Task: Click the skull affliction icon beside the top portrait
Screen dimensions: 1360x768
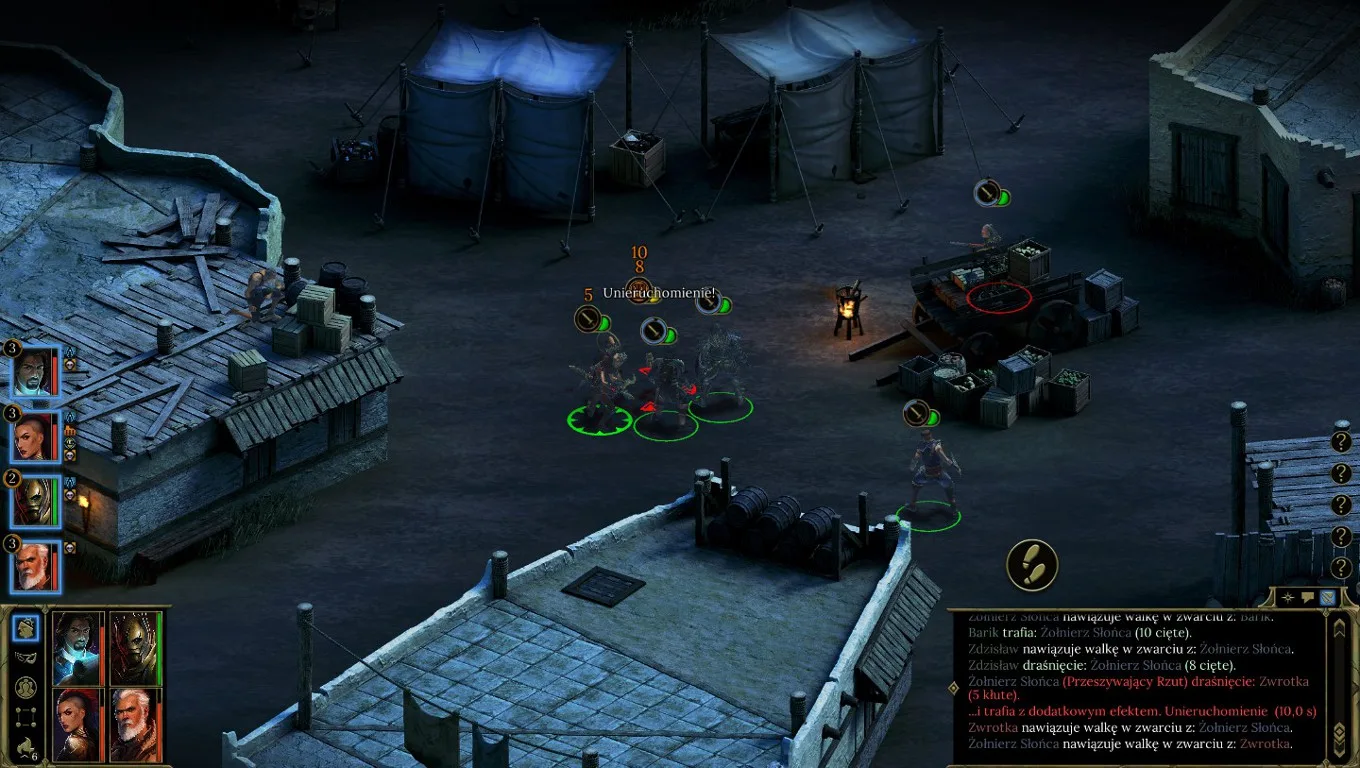Action: (69, 364)
